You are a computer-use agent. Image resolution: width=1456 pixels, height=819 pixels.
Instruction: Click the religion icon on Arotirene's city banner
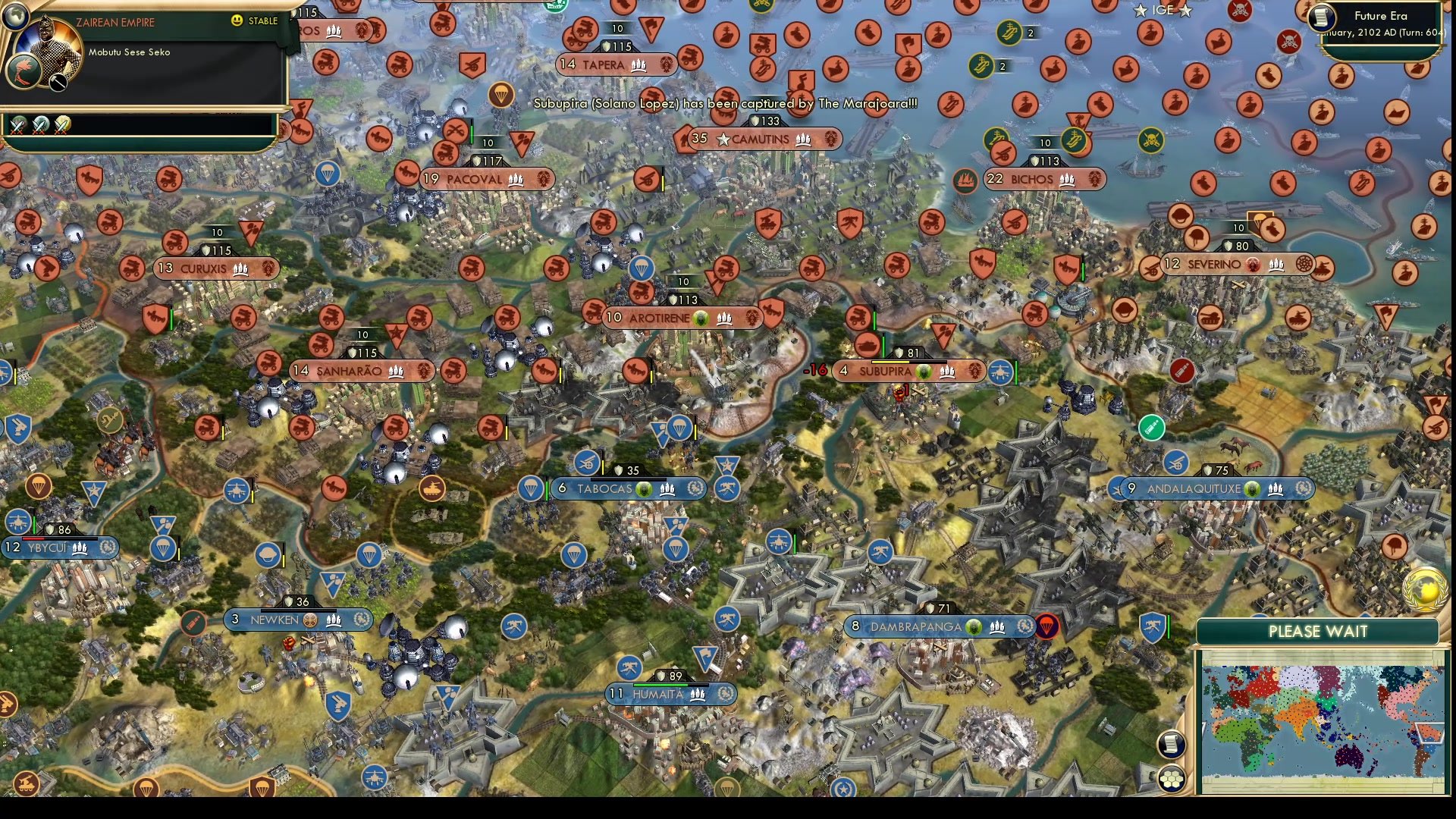coord(701,318)
